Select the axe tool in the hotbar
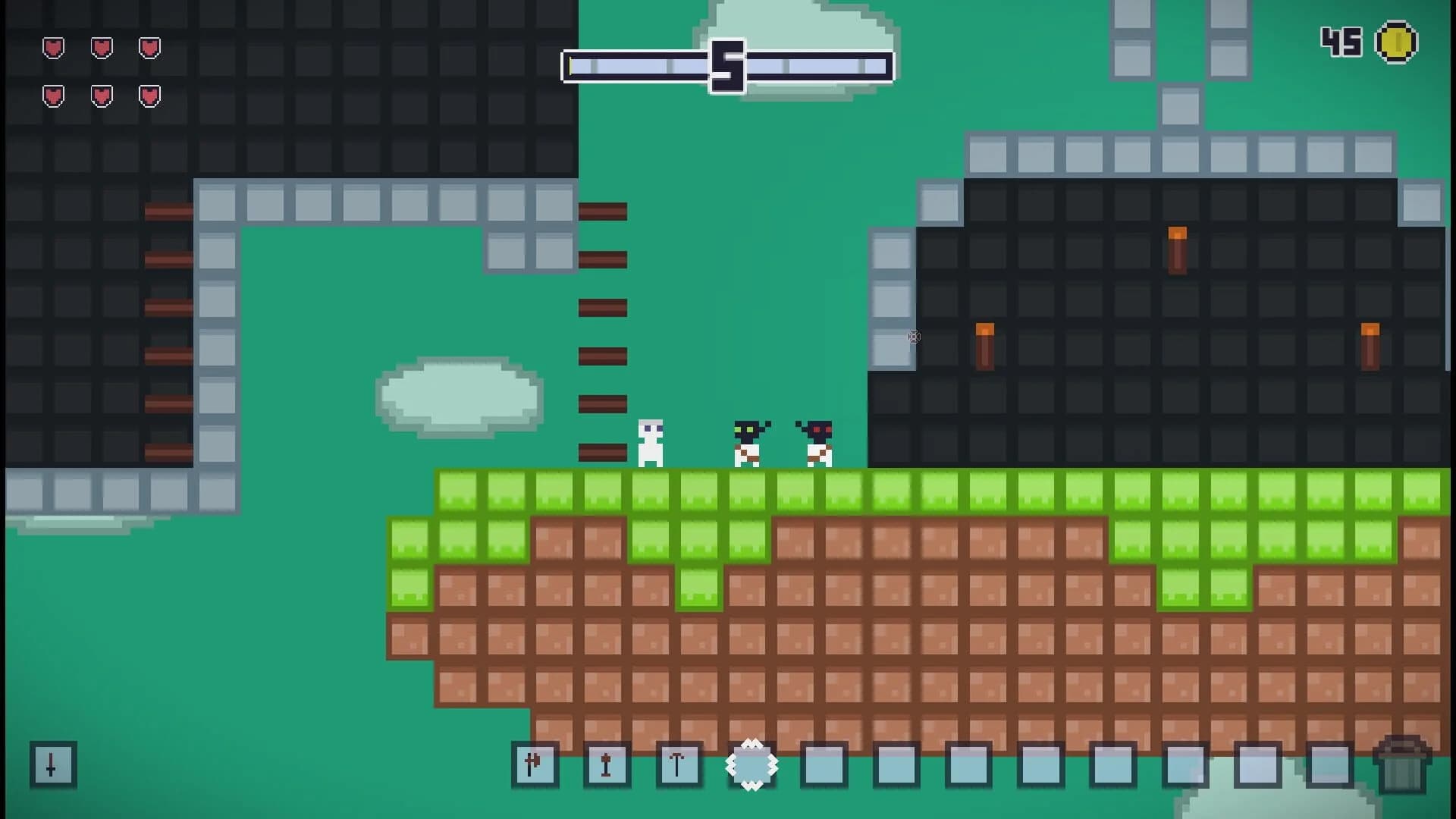The image size is (1456, 819). pos(535,766)
